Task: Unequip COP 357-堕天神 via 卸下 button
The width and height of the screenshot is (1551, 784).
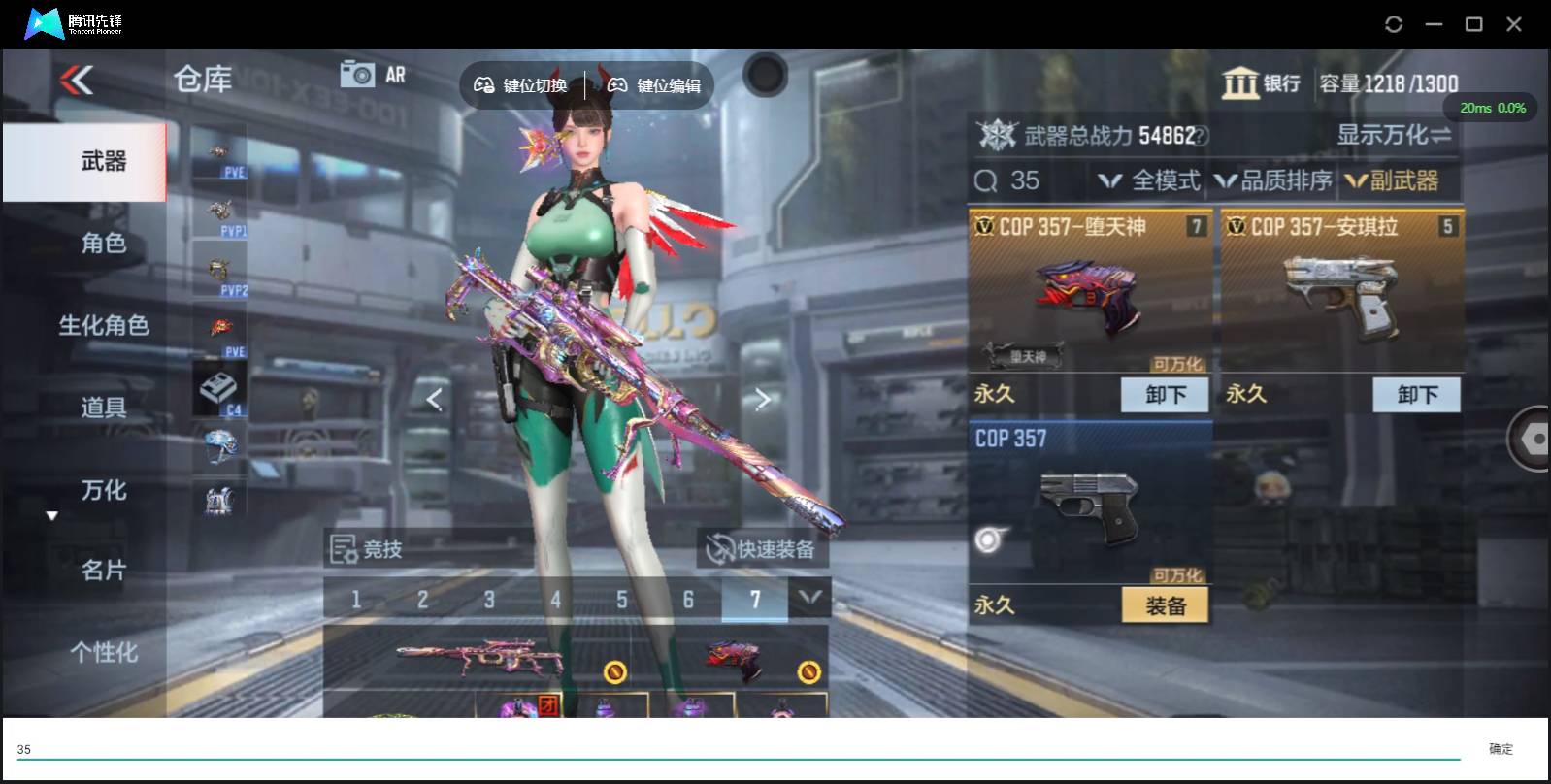Action: pos(1164,394)
